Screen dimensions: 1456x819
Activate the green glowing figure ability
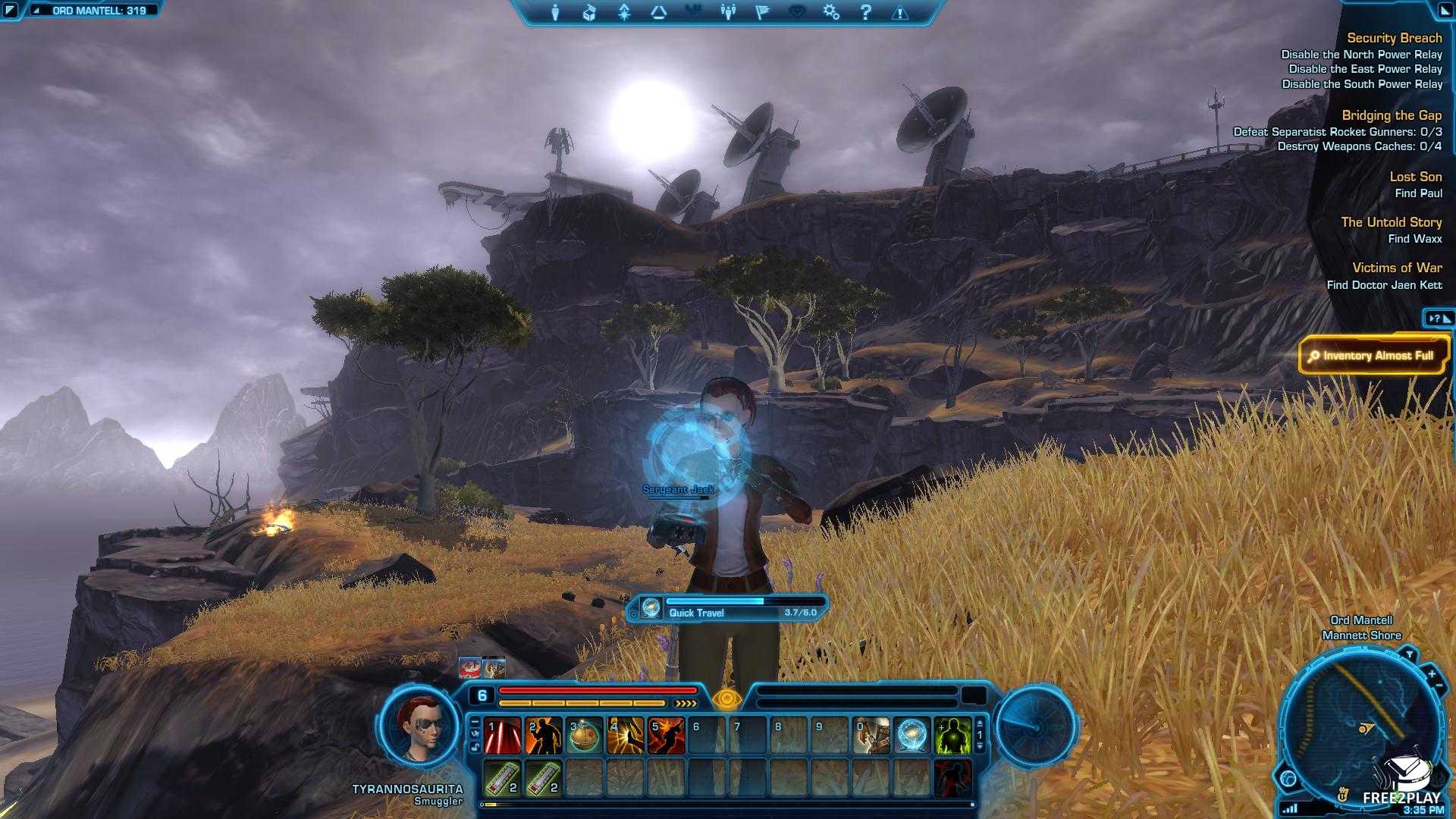coord(952,736)
